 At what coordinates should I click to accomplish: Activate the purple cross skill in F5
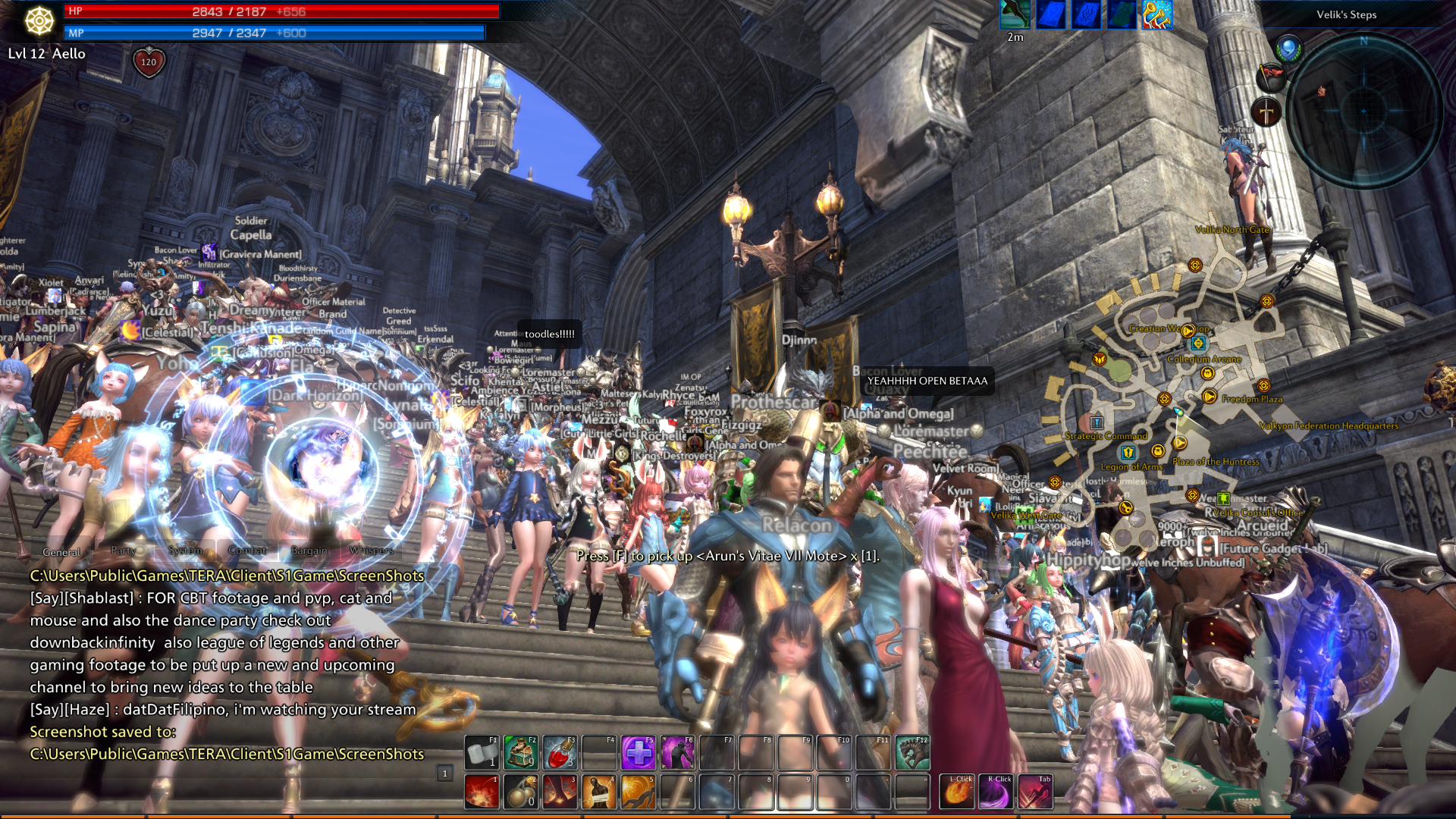[x=639, y=752]
